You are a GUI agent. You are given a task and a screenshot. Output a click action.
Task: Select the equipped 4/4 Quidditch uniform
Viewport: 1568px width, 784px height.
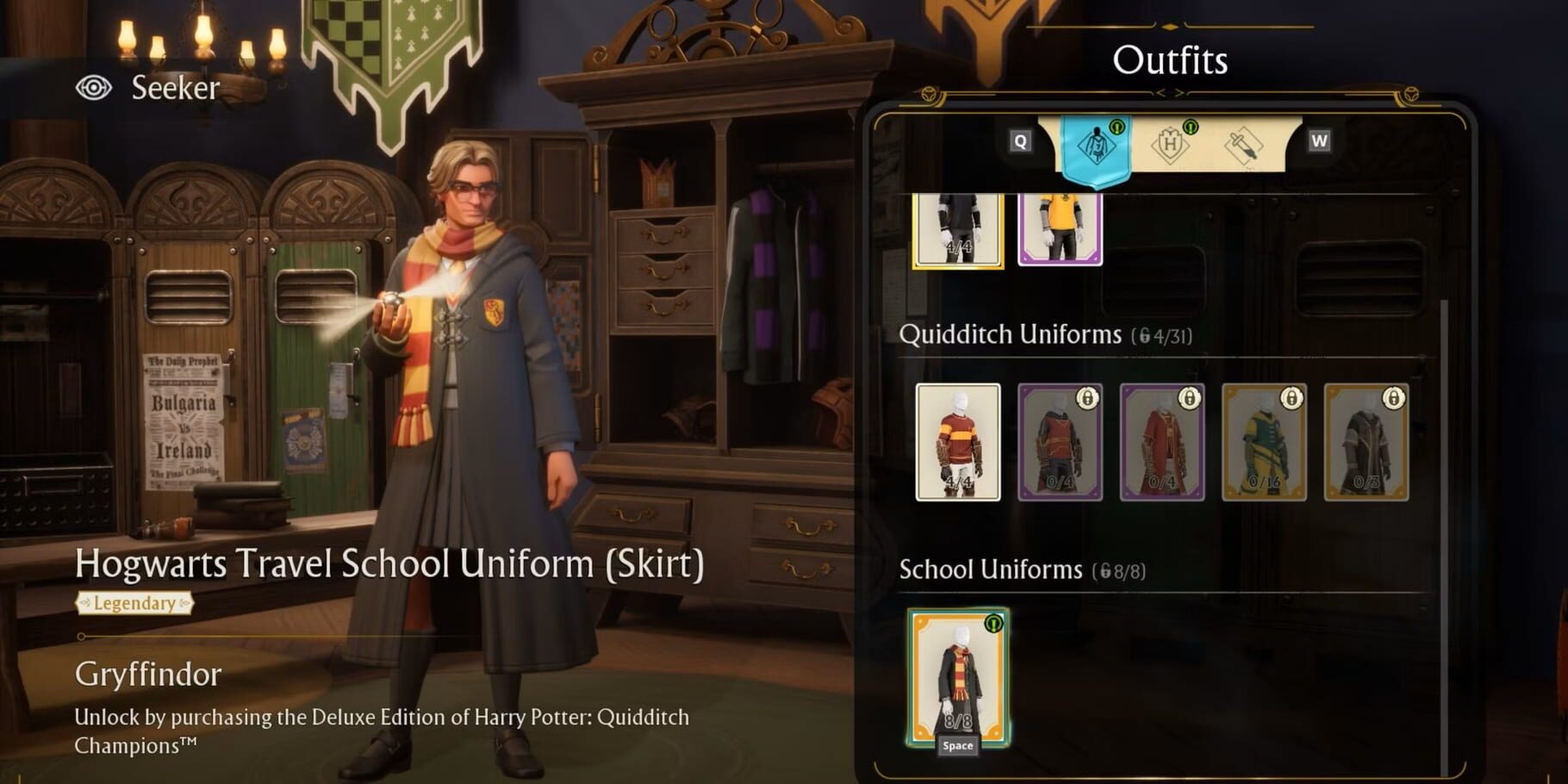point(957,440)
